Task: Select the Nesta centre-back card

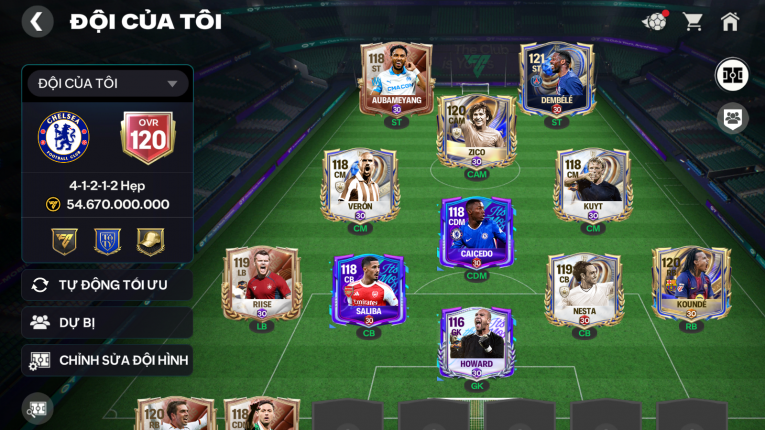Action: pos(584,290)
